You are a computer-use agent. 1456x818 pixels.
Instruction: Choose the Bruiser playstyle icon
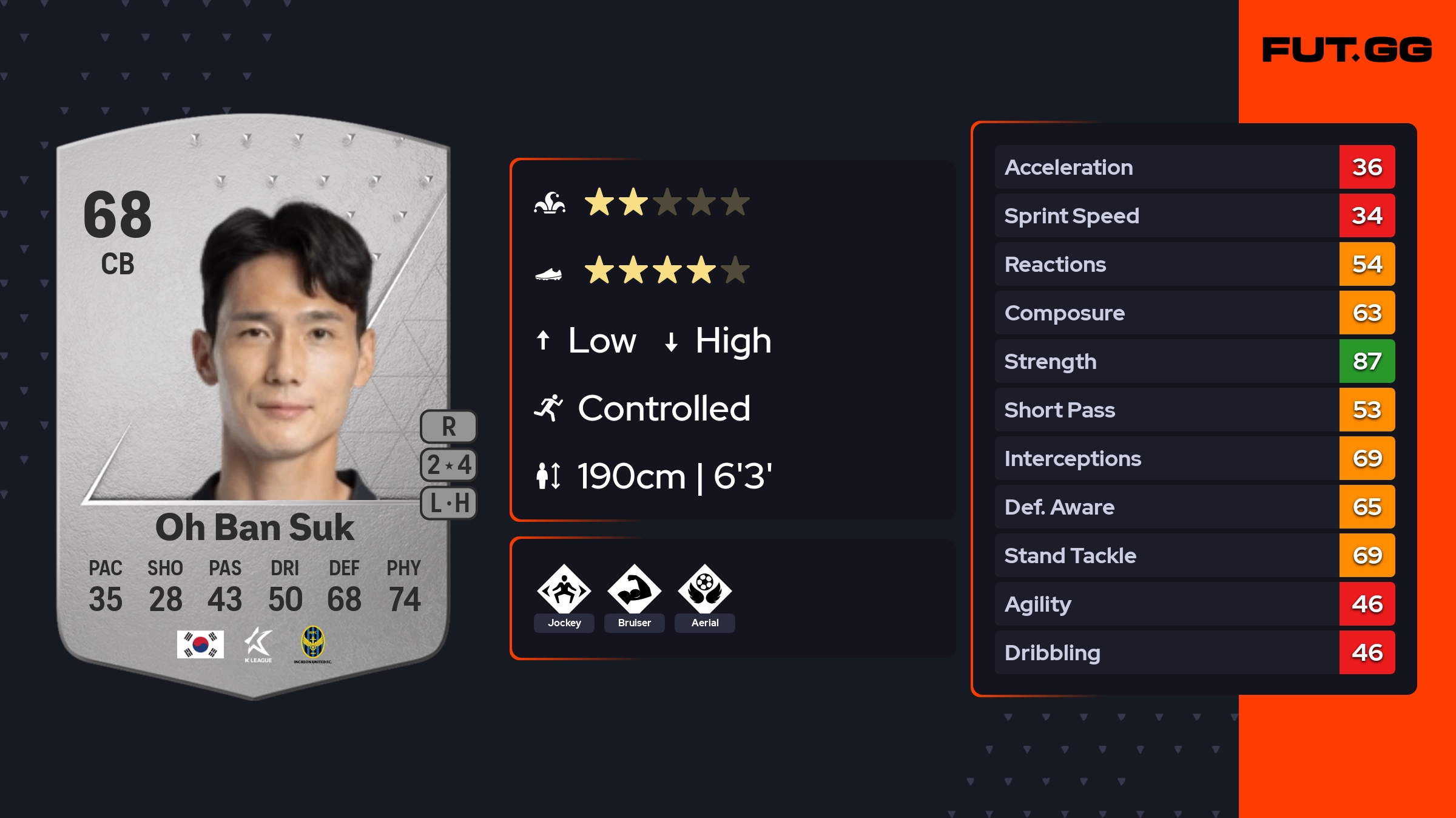[x=634, y=589]
